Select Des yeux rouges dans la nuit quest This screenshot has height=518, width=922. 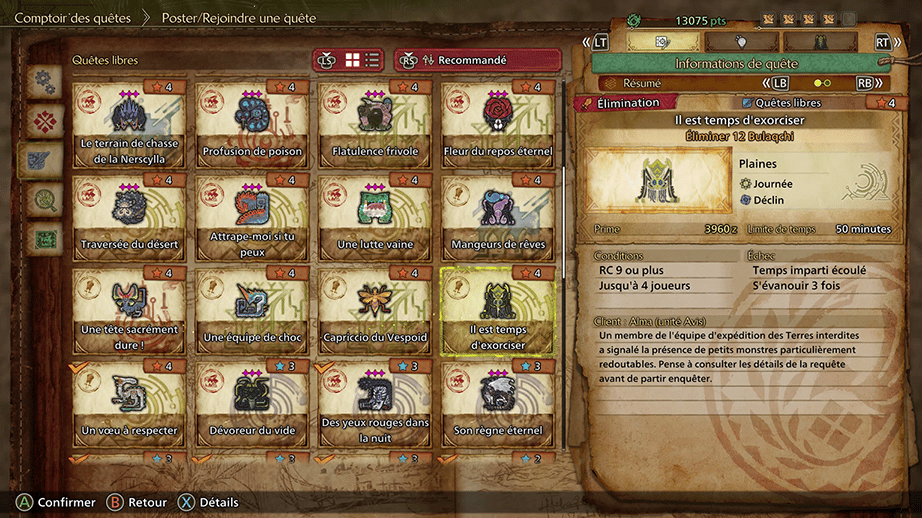(x=375, y=403)
